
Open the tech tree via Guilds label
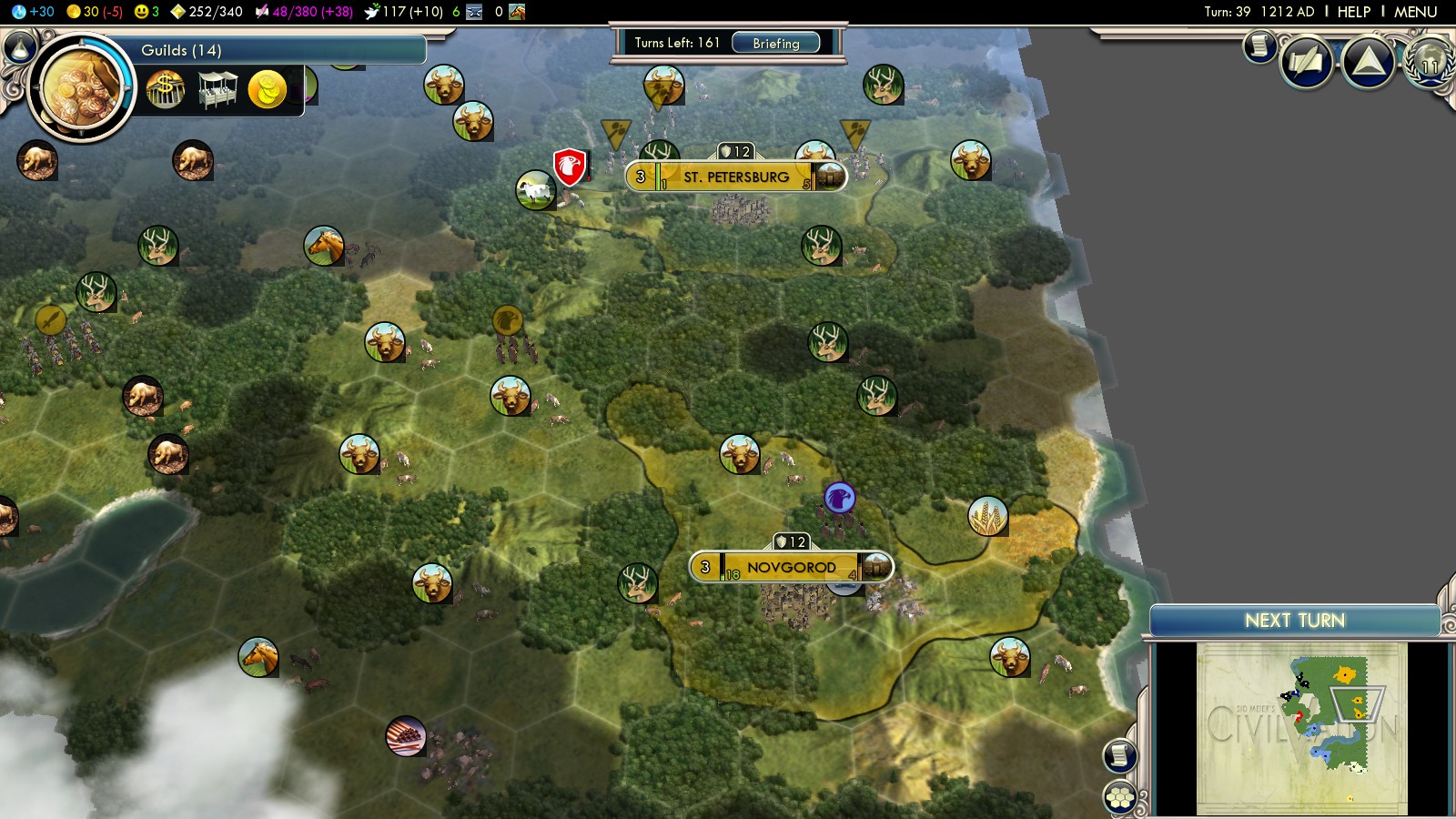point(181,50)
